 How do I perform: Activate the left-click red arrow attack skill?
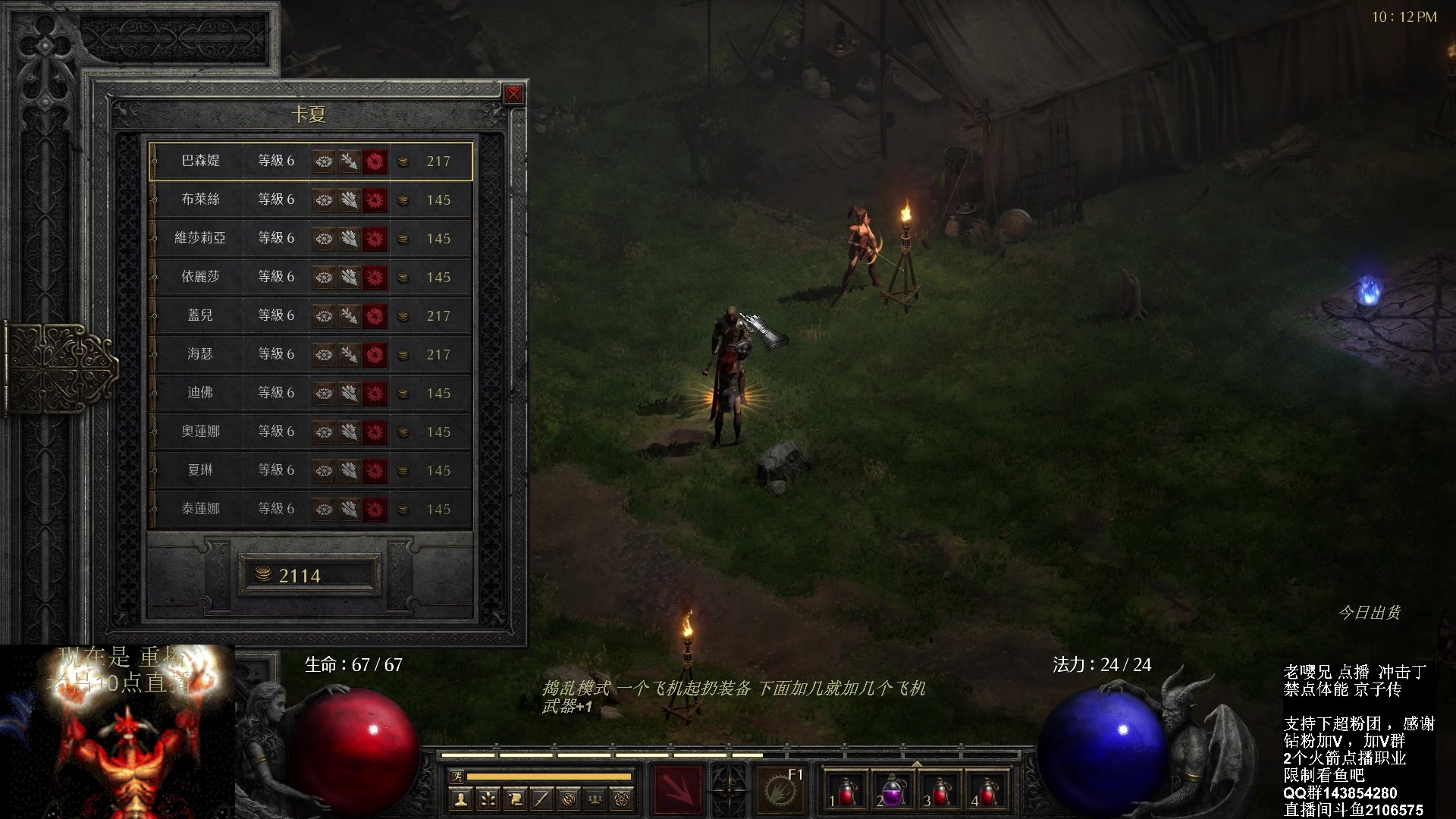pos(678,789)
